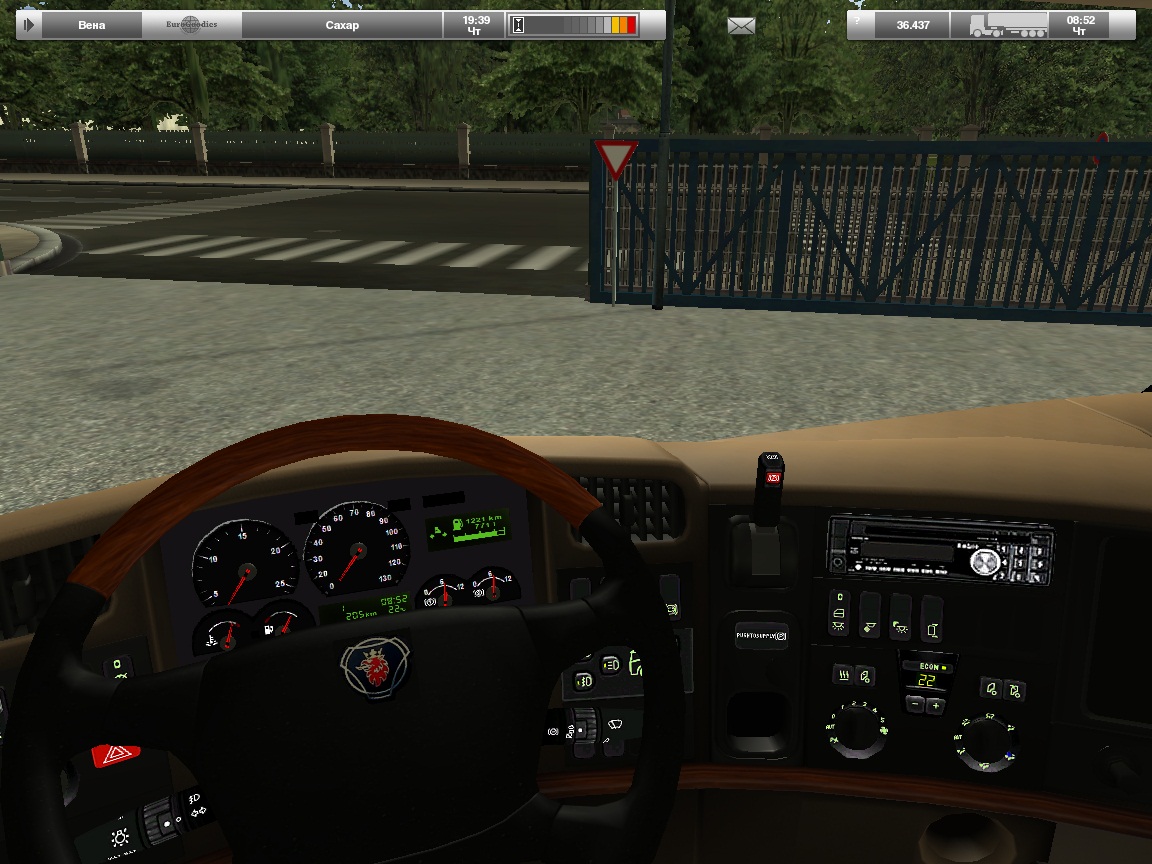1152x864 pixels.
Task: Click the Eurogoodies company logo
Action: click(191, 25)
